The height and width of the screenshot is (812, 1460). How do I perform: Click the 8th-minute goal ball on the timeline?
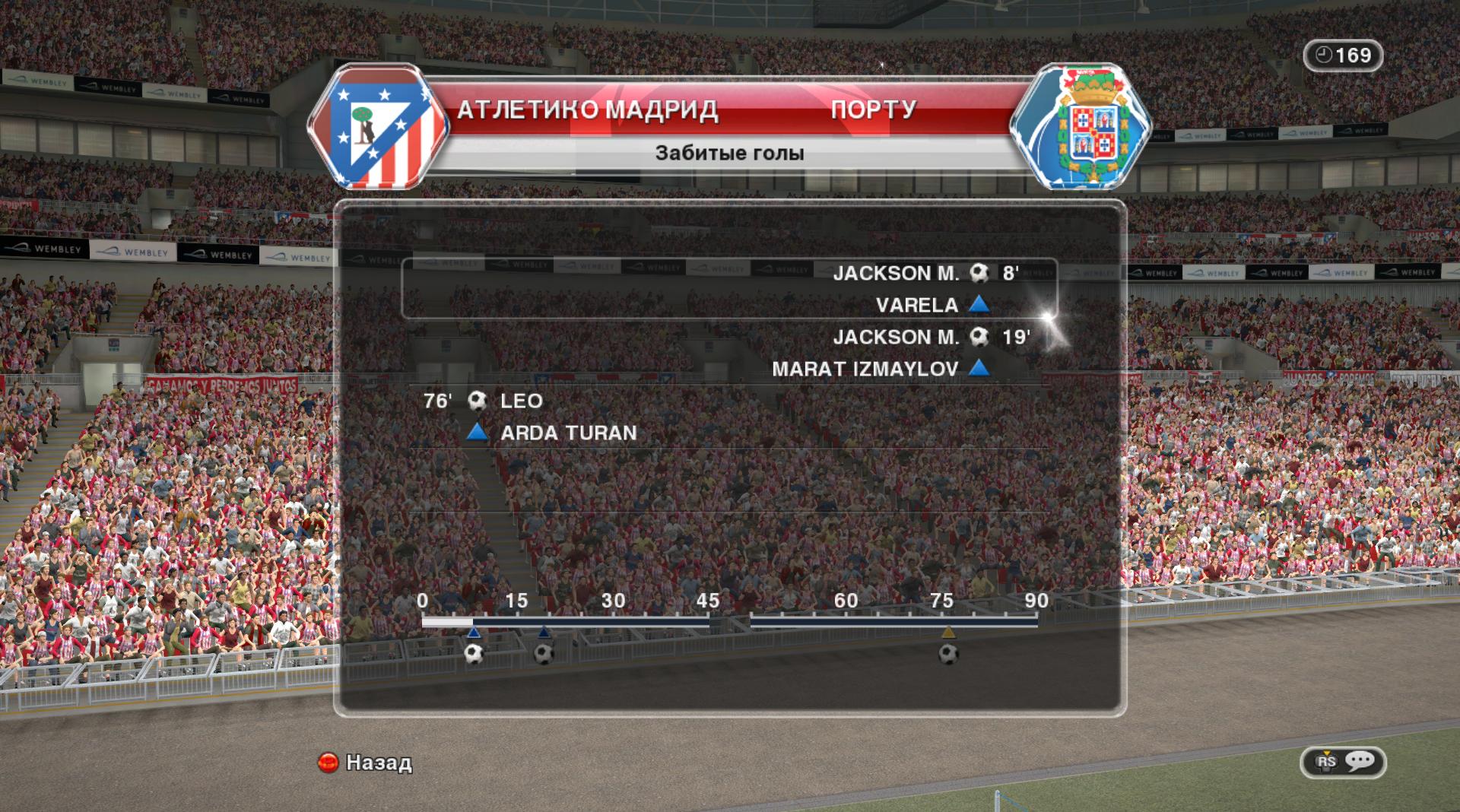pos(474,653)
